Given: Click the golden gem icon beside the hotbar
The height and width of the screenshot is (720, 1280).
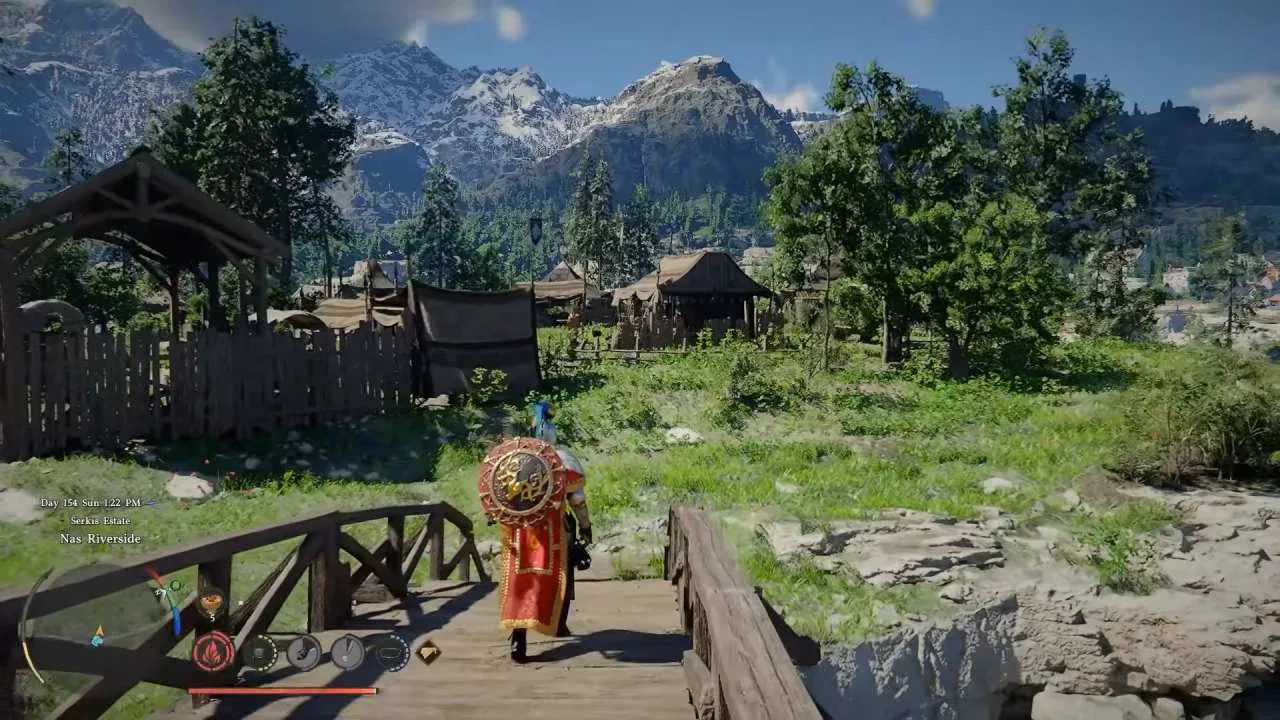Looking at the screenshot, I should 428,651.
